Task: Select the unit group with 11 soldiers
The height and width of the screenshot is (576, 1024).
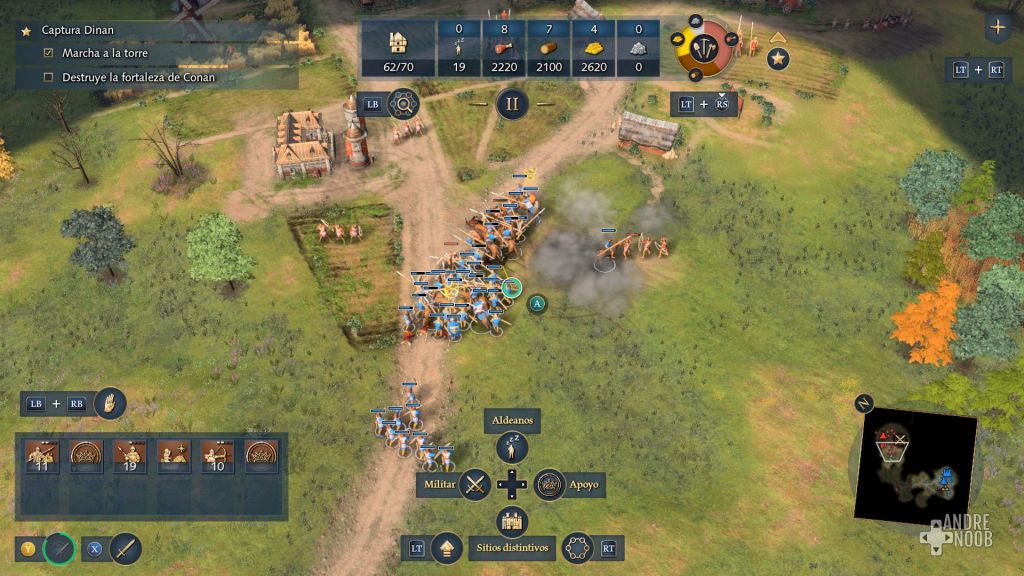Action: coord(42,456)
